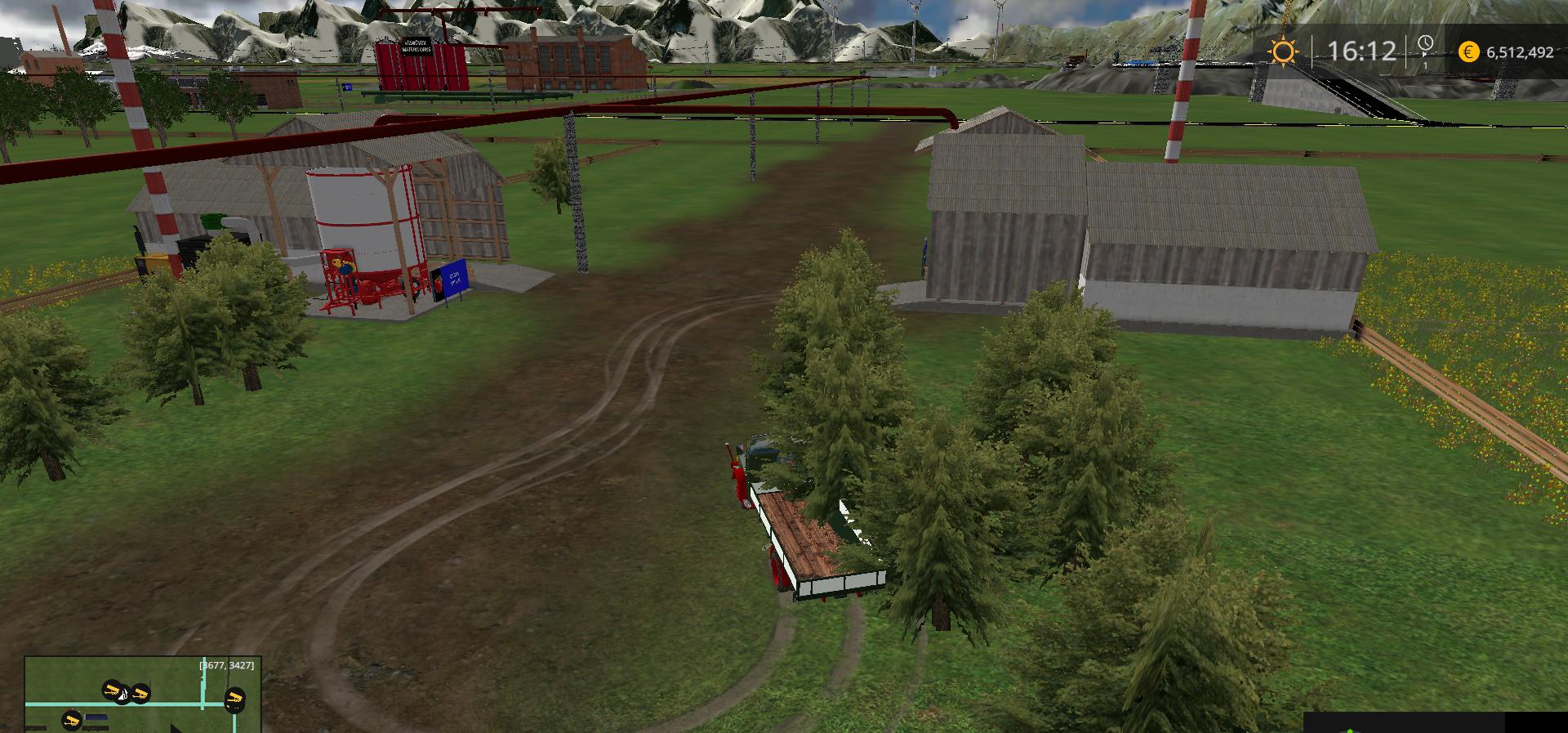Click the clock timescale icon in the HUD
1568x733 pixels.
coord(1425,44)
